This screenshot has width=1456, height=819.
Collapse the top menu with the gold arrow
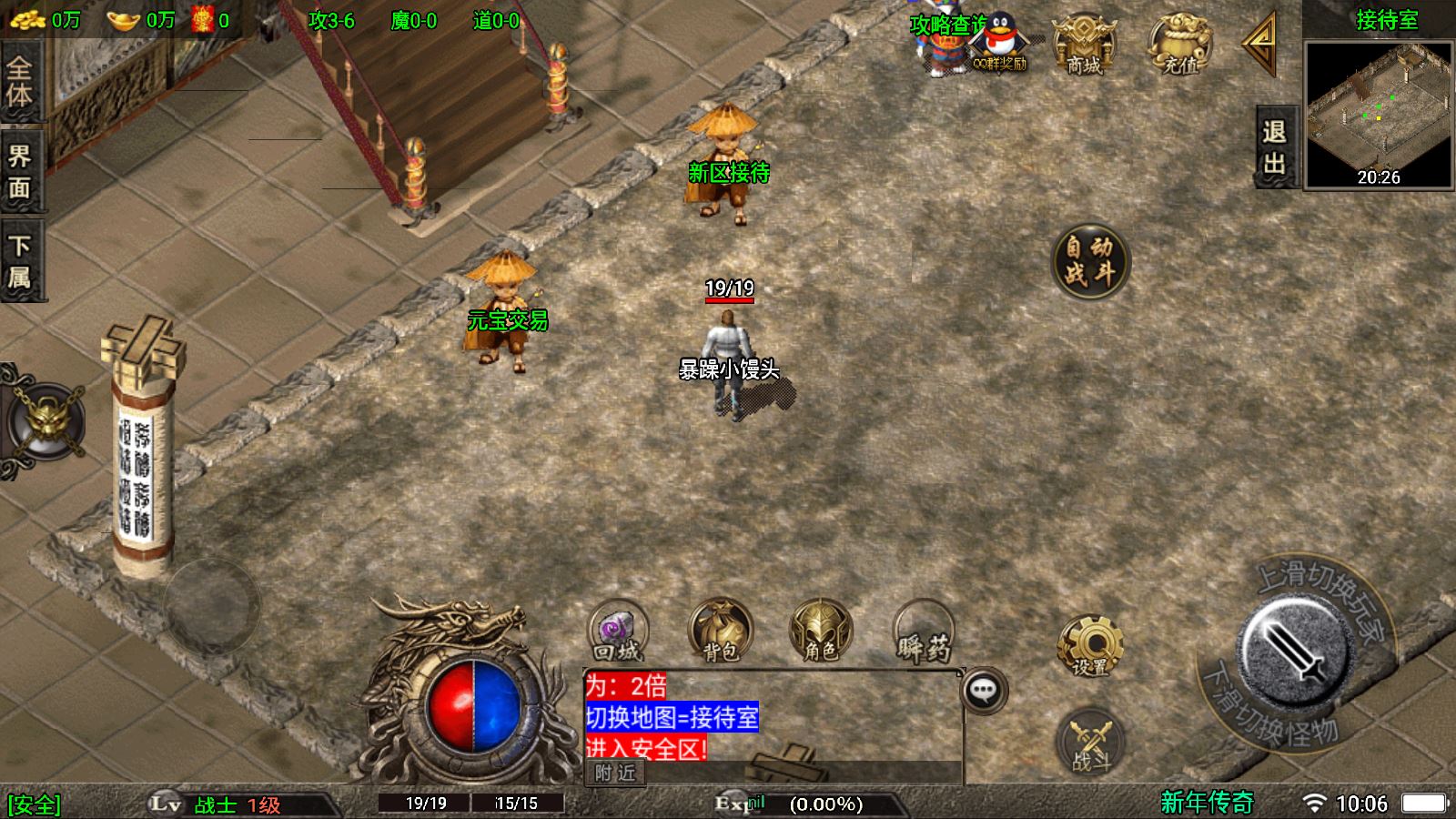[x=1262, y=45]
